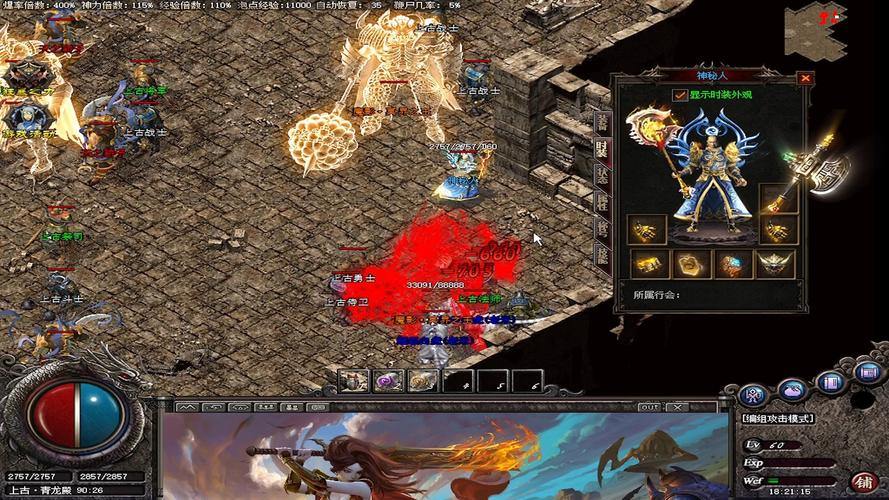The image size is (889, 500).
Task: Click the 编组攻击模式 attack mode label
Action: pos(777,418)
